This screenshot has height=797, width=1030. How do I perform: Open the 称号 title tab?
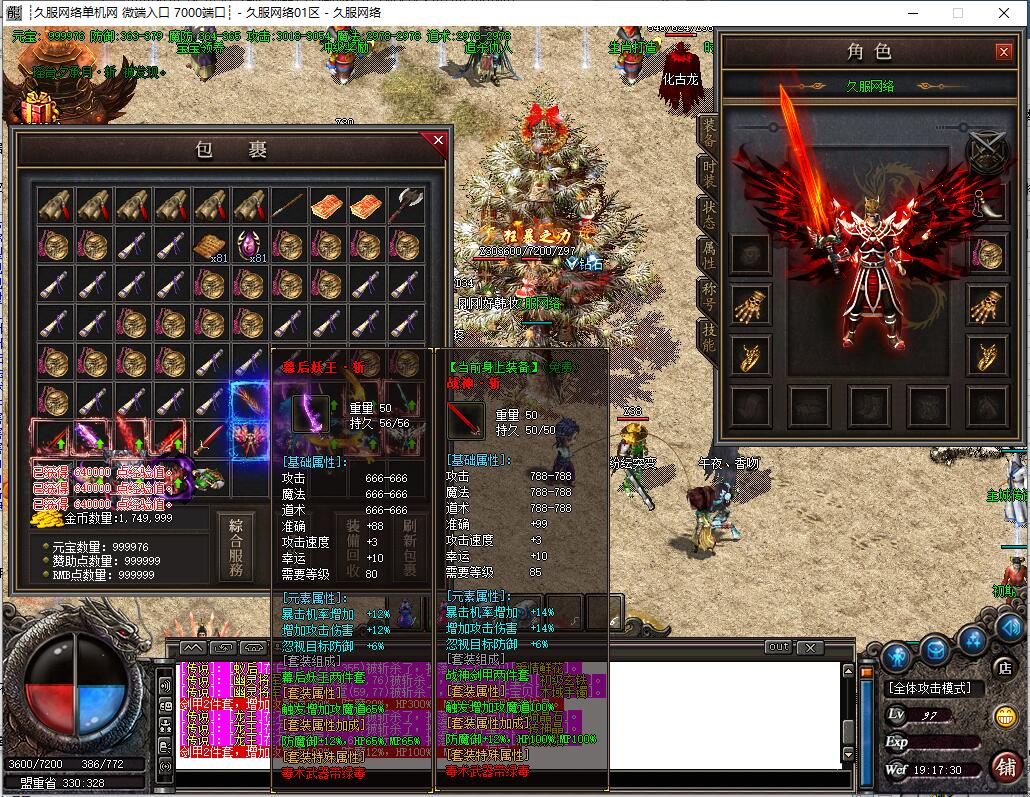pyautogui.click(x=708, y=298)
